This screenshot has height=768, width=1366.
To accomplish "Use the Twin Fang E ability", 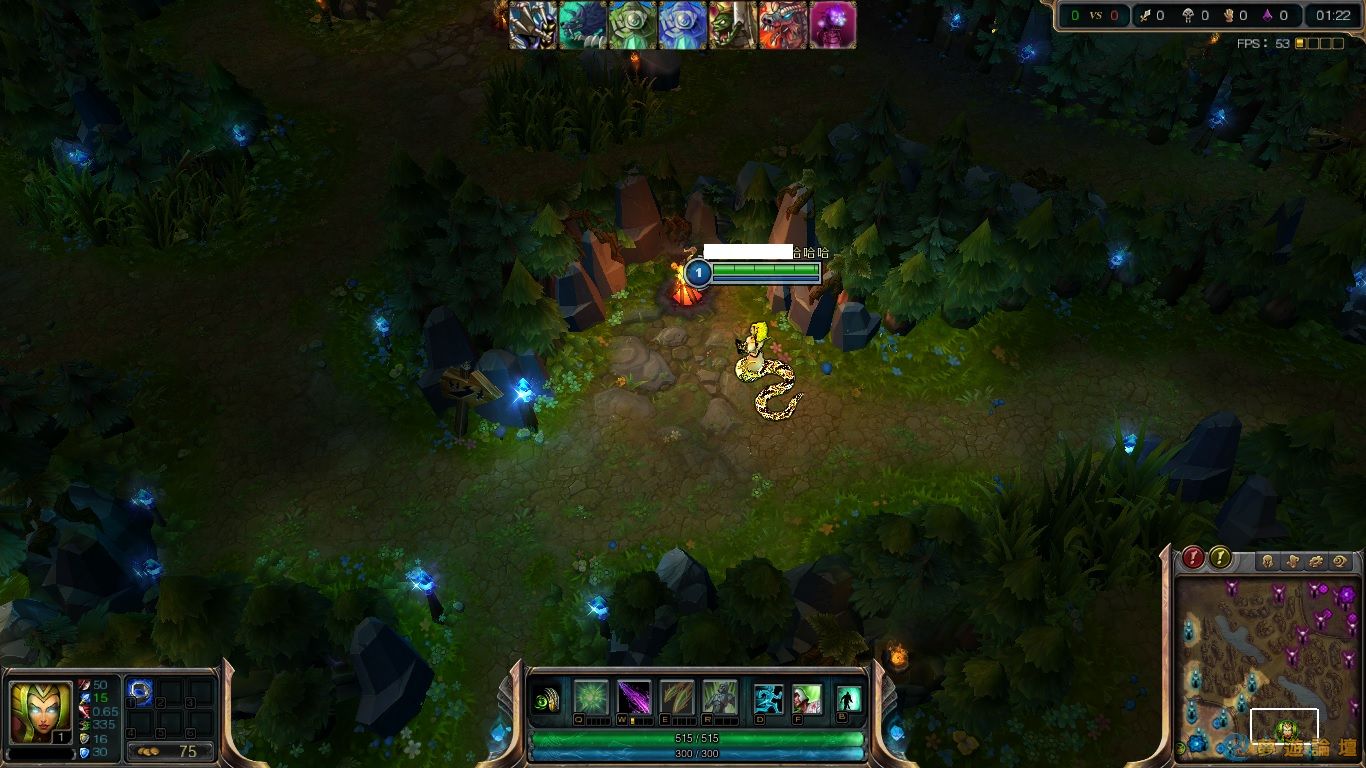I will (678, 696).
